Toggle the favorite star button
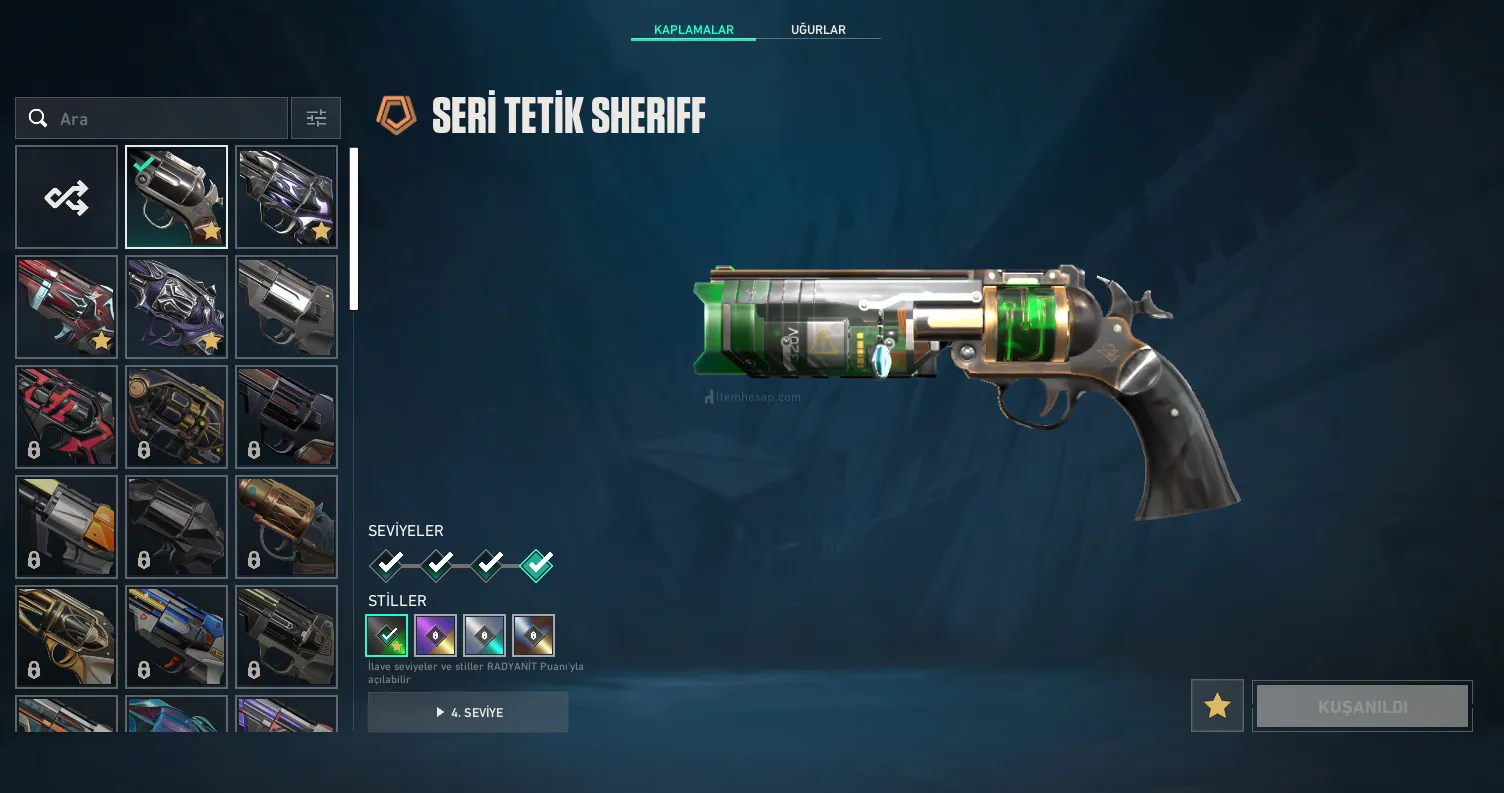The width and height of the screenshot is (1504, 793). tap(1217, 706)
